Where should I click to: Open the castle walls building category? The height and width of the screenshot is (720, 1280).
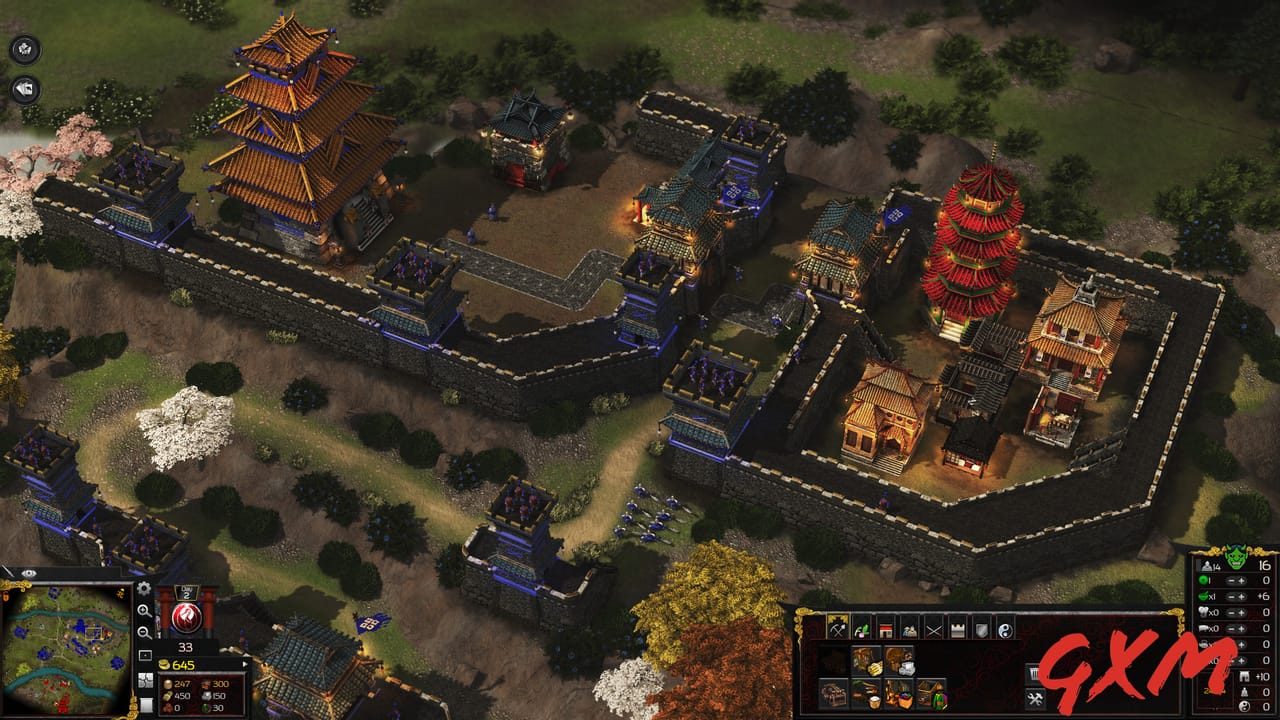pos(958,629)
